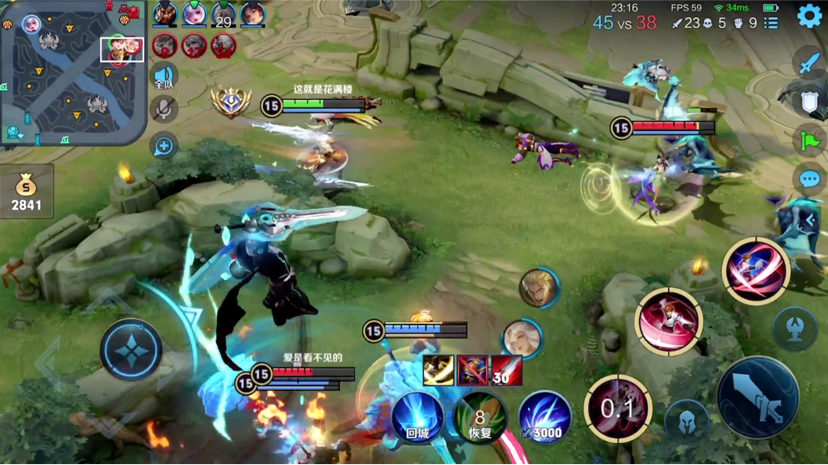Toggle the 全队 team speaker button
Screen dimensions: 828x465
coord(163,77)
